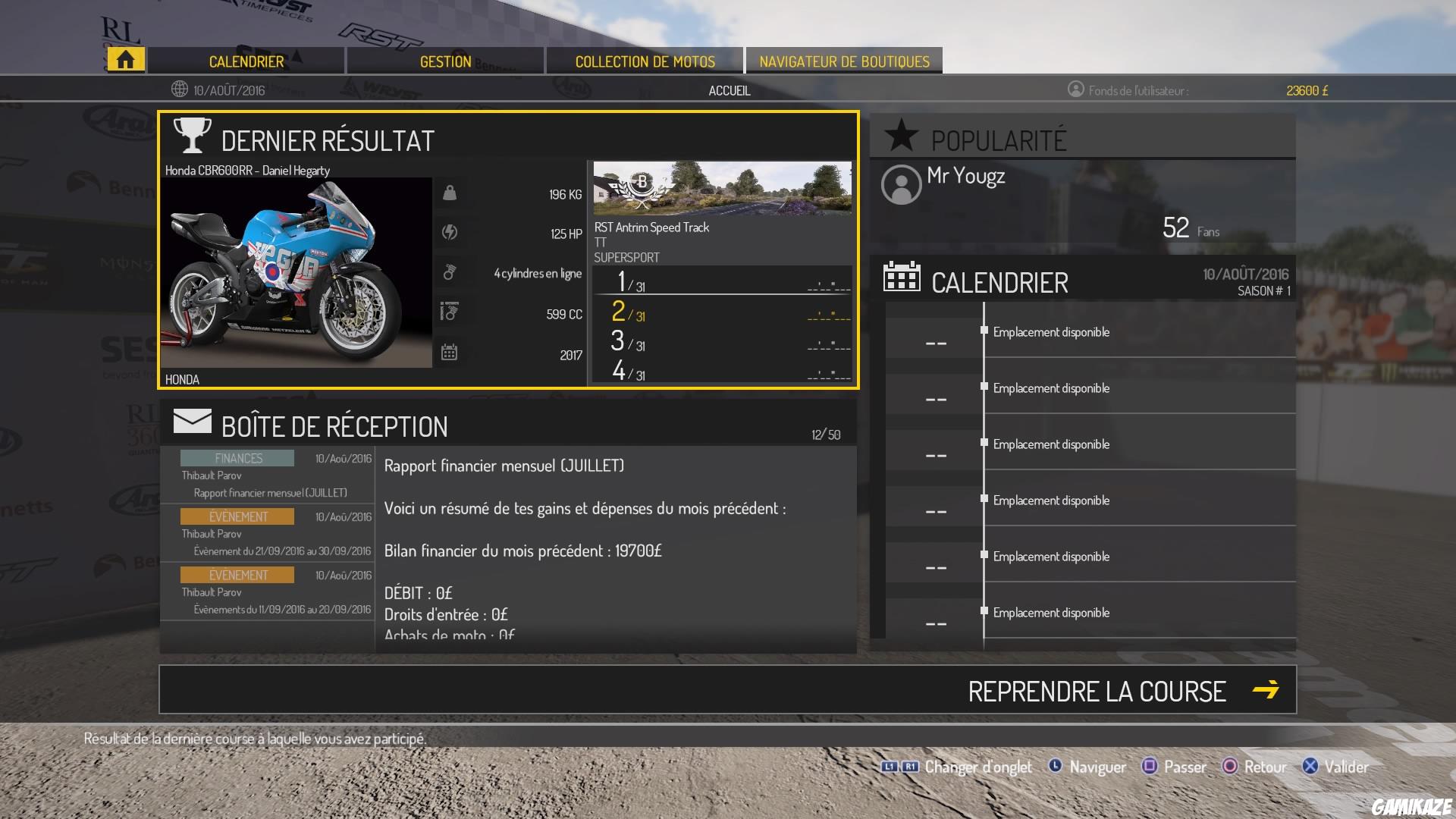
Task: Select the Dernier Résultat panel
Action: (x=328, y=140)
